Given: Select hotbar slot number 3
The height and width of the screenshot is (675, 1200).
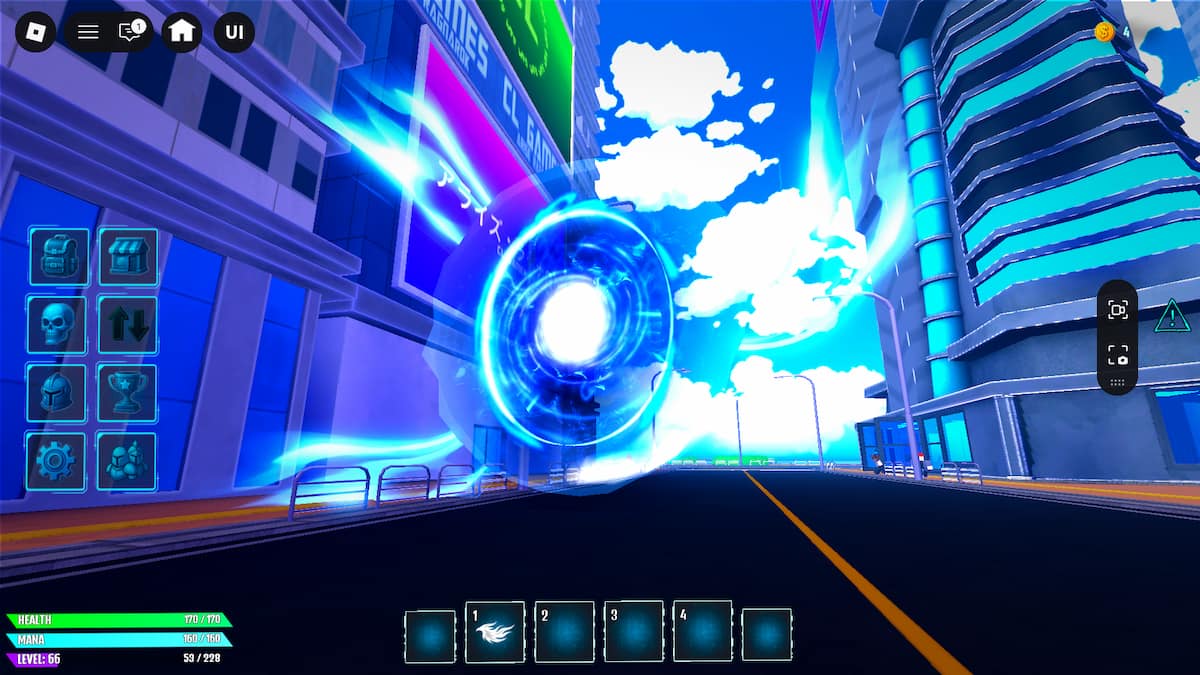Looking at the screenshot, I should click(x=633, y=631).
